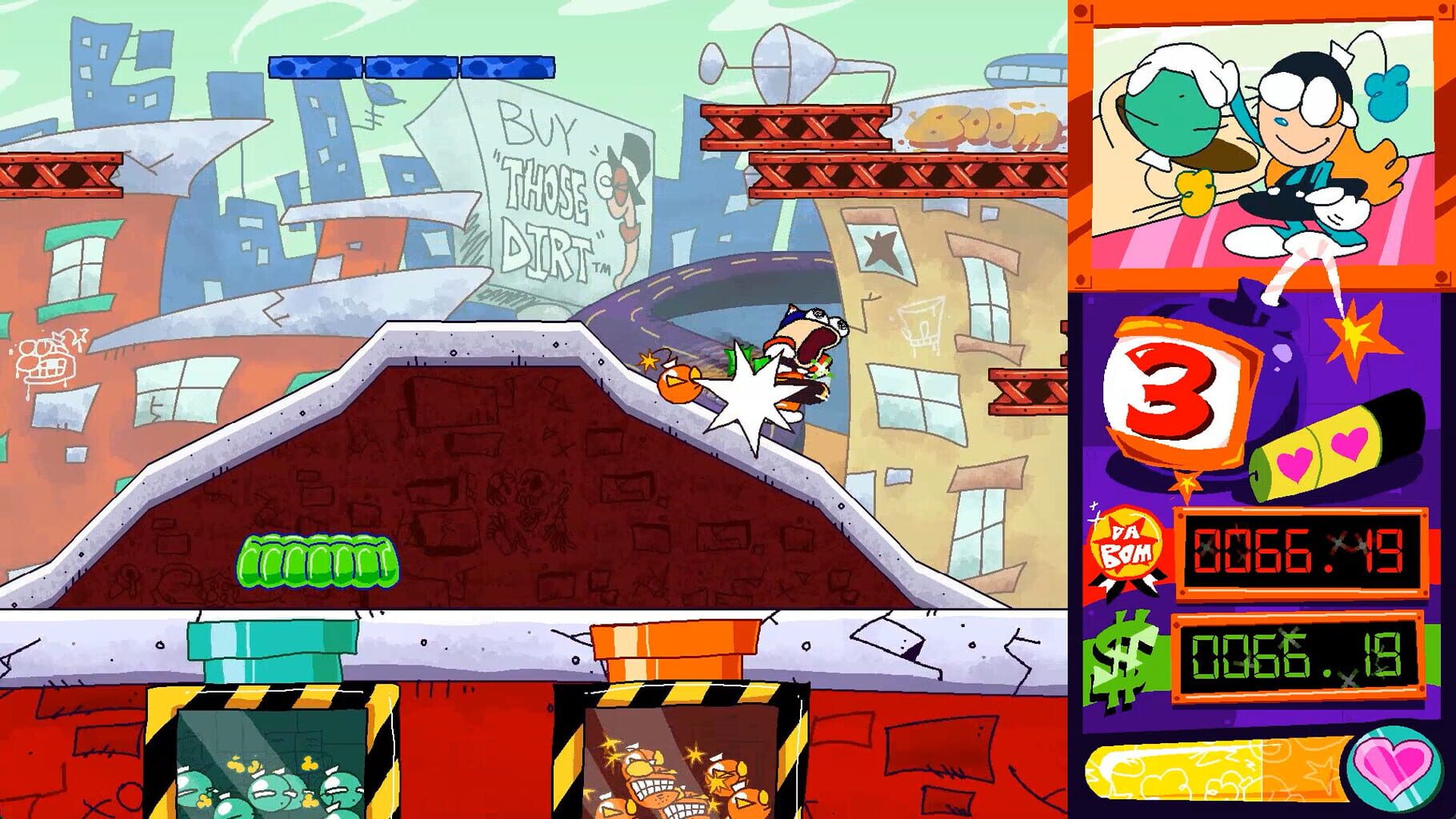Switch to the couple portrait panel

click(x=1264, y=148)
